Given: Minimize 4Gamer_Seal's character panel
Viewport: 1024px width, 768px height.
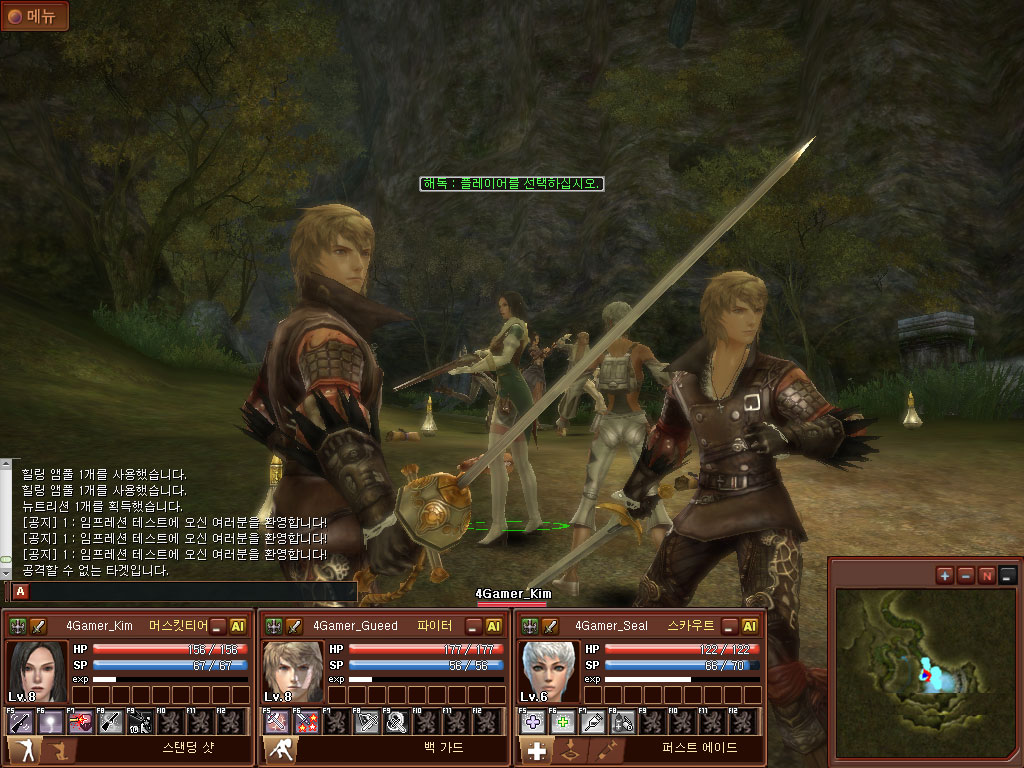Looking at the screenshot, I should 730,626.
